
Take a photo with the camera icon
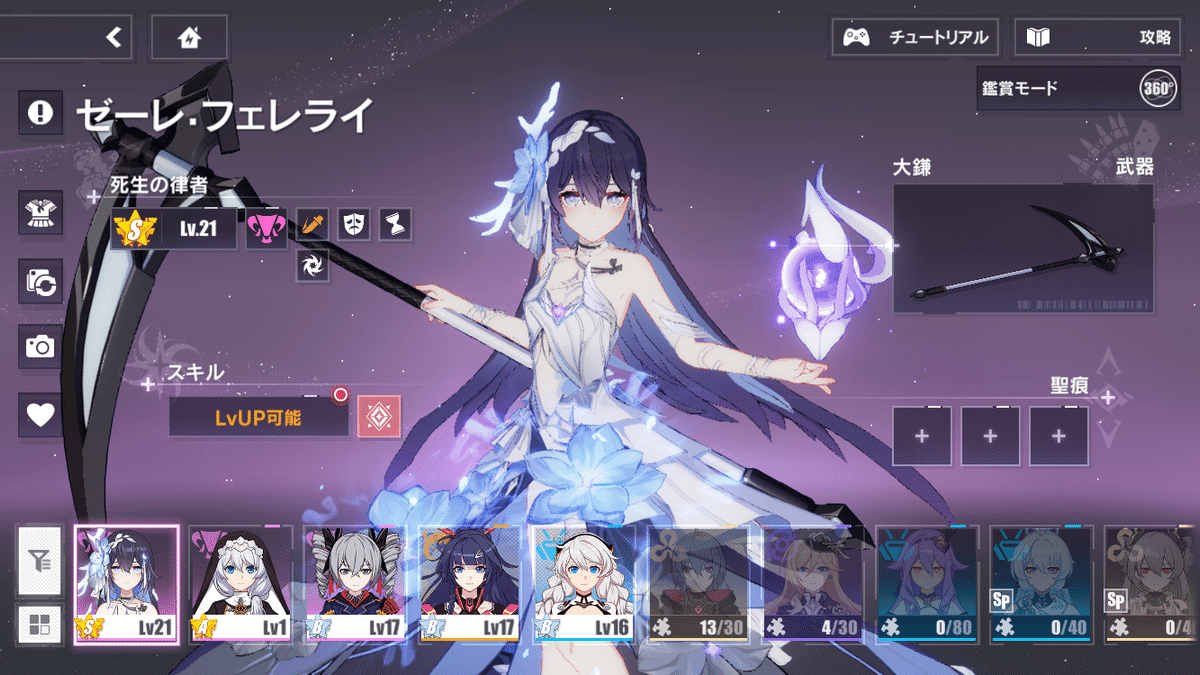tap(40, 346)
